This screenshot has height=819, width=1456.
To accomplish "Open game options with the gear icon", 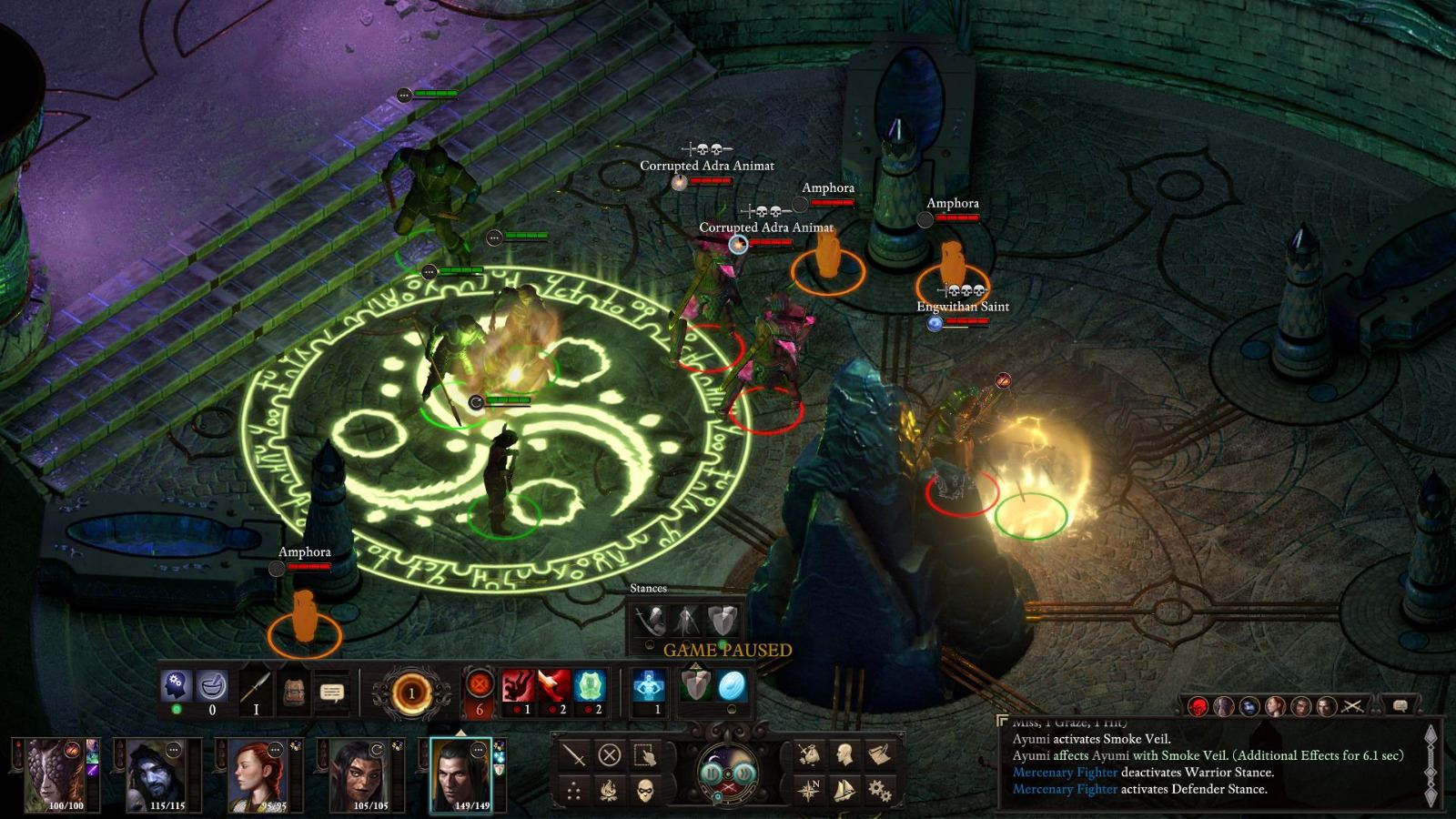I will point(880,789).
